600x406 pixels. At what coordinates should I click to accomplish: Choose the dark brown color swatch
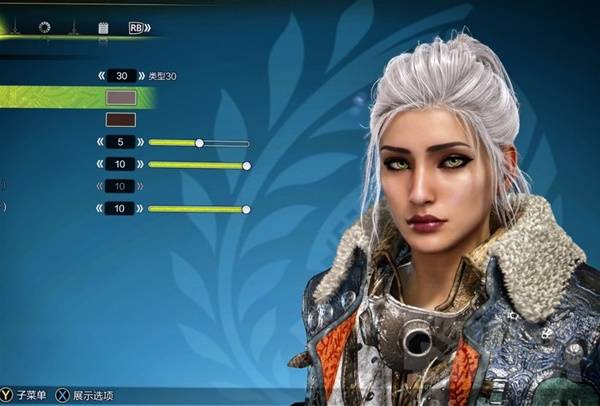click(x=121, y=120)
